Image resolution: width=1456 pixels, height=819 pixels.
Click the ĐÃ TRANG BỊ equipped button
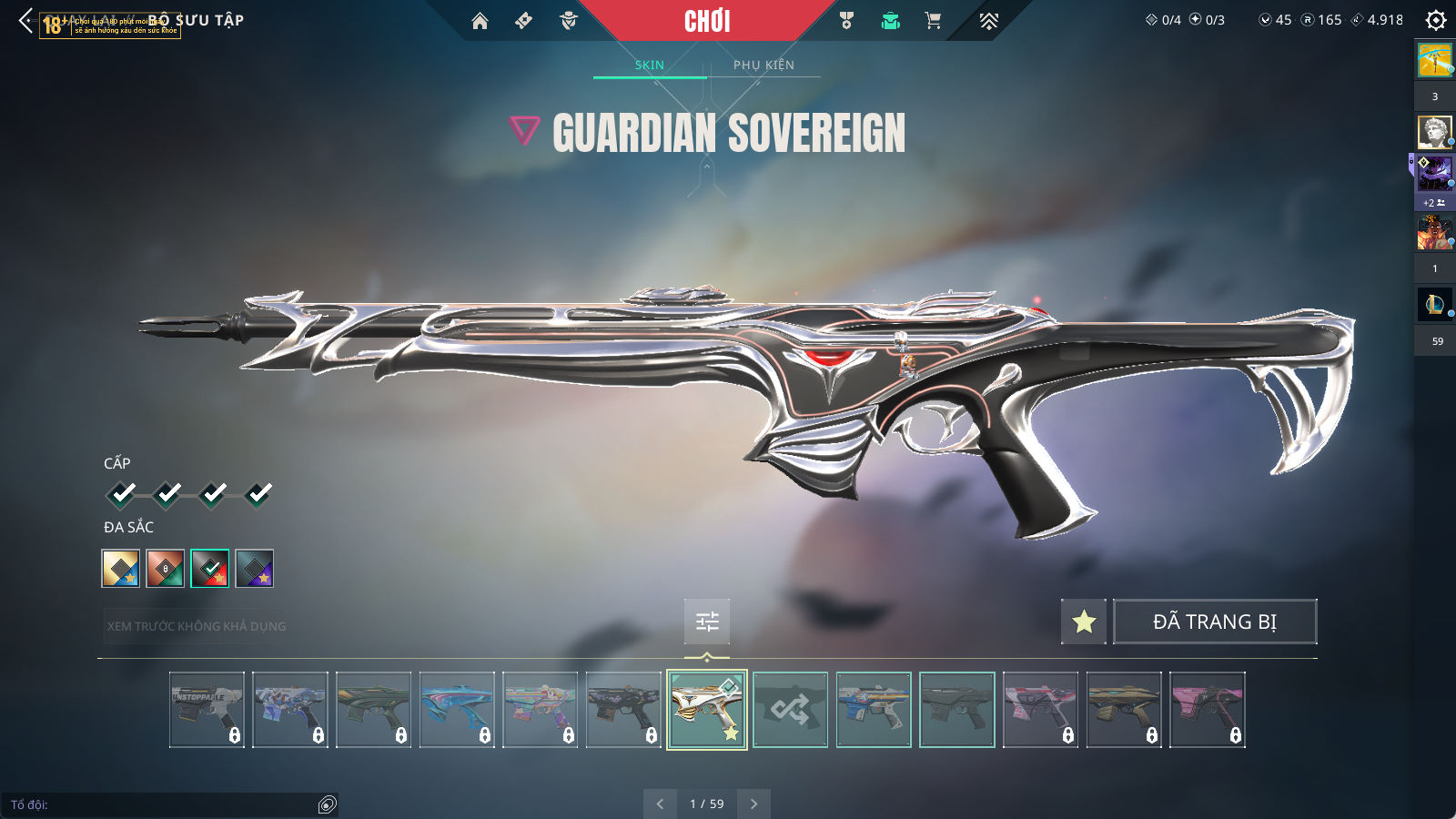[1215, 622]
